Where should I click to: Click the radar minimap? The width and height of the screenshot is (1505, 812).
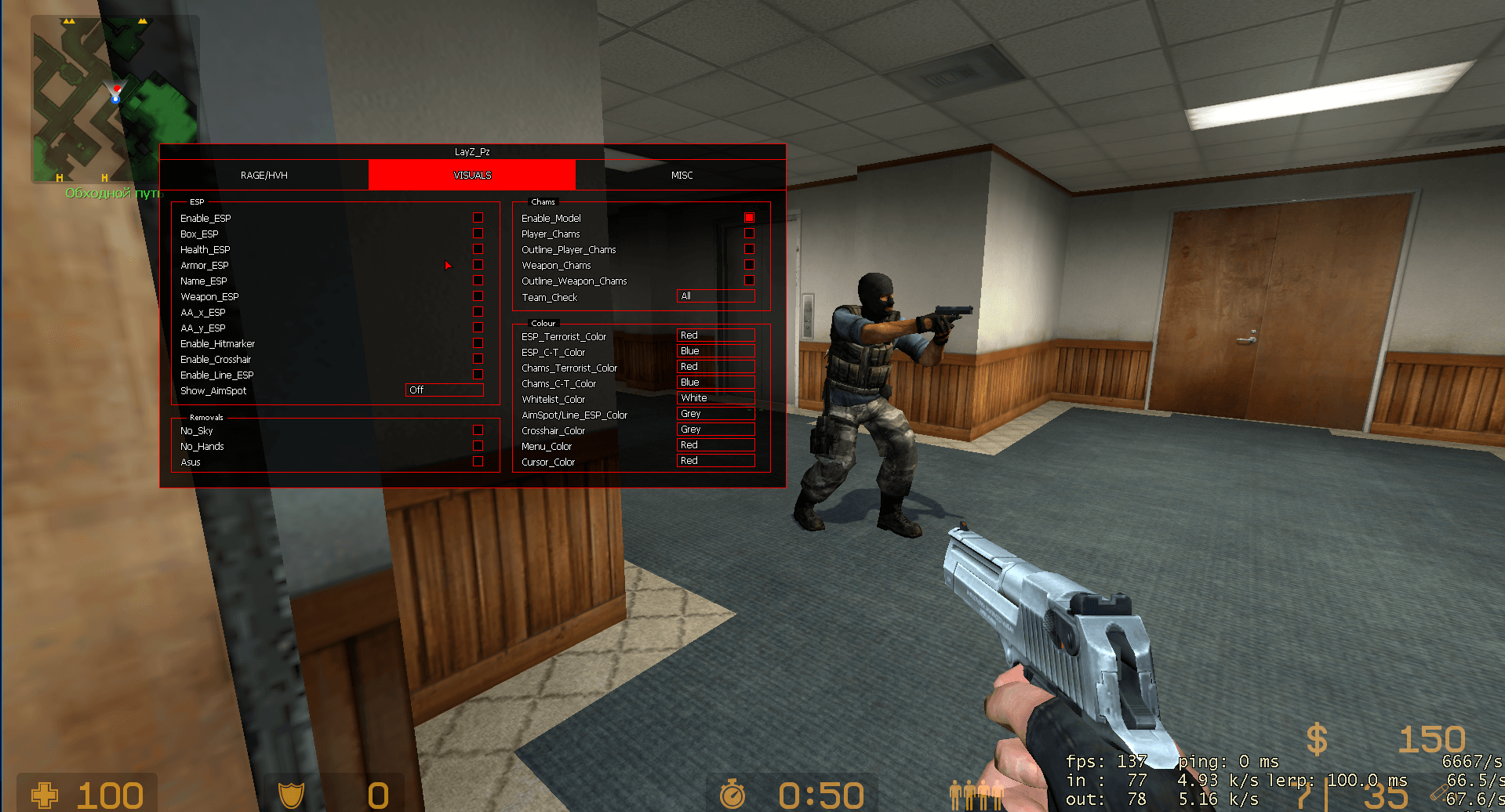[115, 100]
